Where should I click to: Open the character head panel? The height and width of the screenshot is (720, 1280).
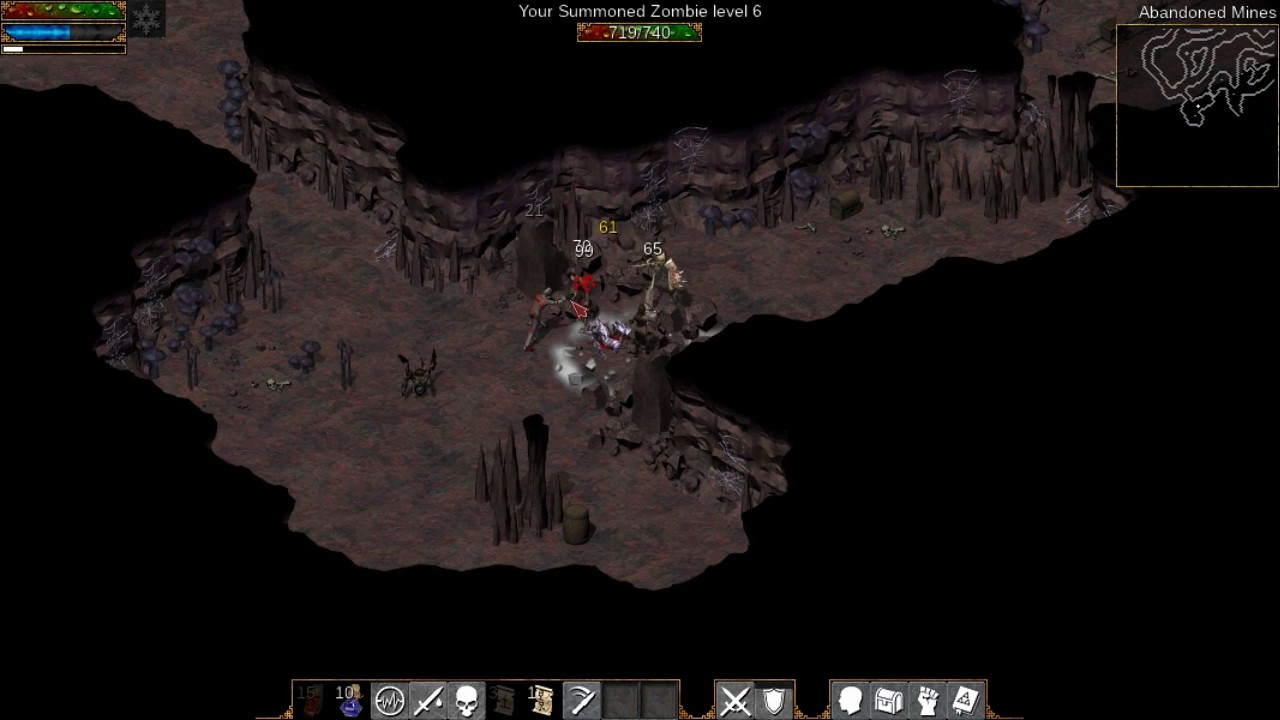coord(850,700)
